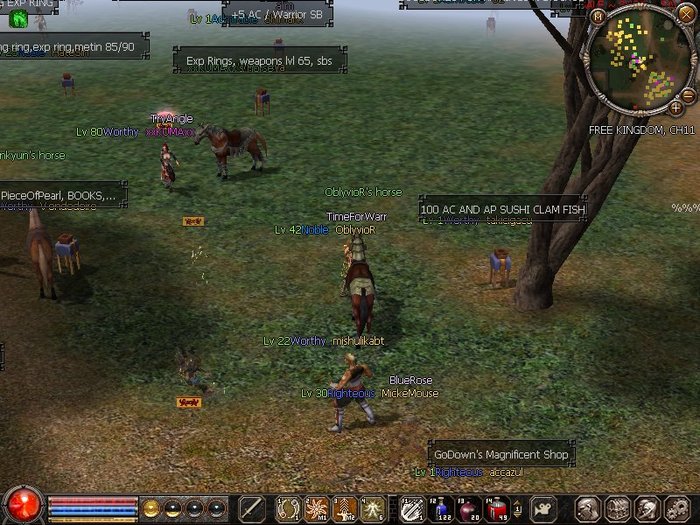The width and height of the screenshot is (700, 525).
Task: Select the sword attack icon on the taskbar
Action: (252, 508)
